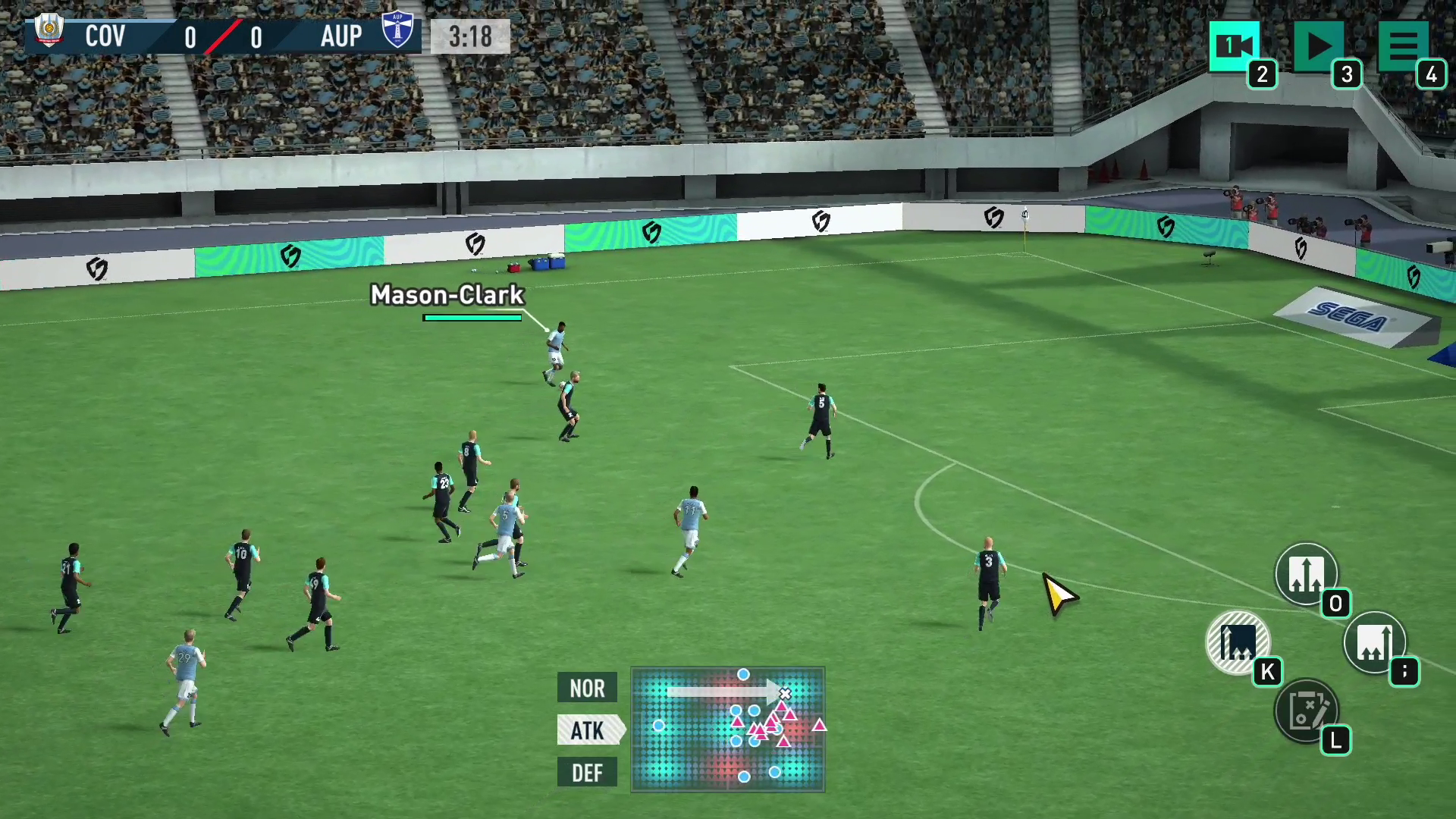The width and height of the screenshot is (1456, 819).
Task: Select the left-side attack arrow button
Action: coord(1238,642)
